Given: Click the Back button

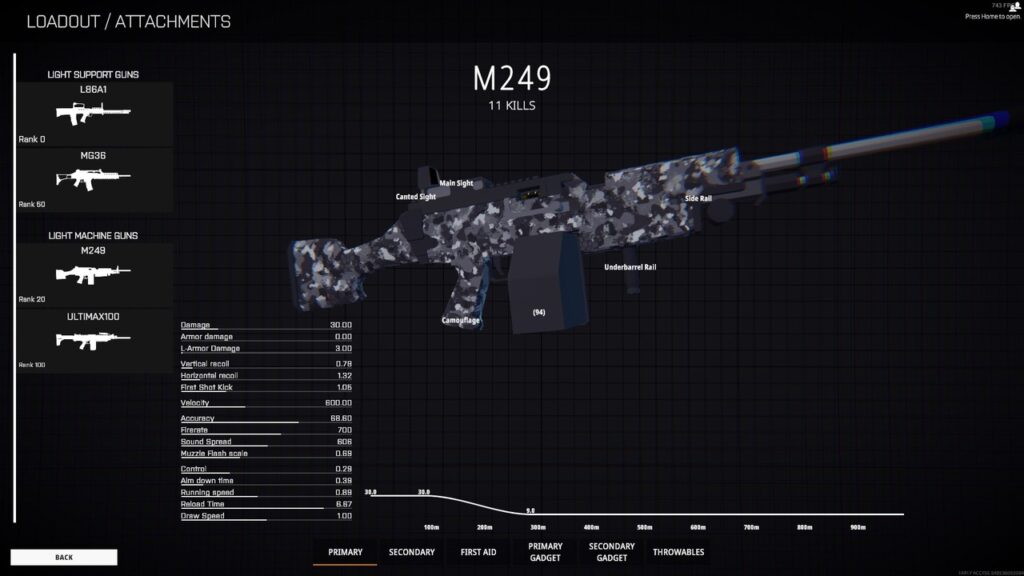Looking at the screenshot, I should 64,557.
